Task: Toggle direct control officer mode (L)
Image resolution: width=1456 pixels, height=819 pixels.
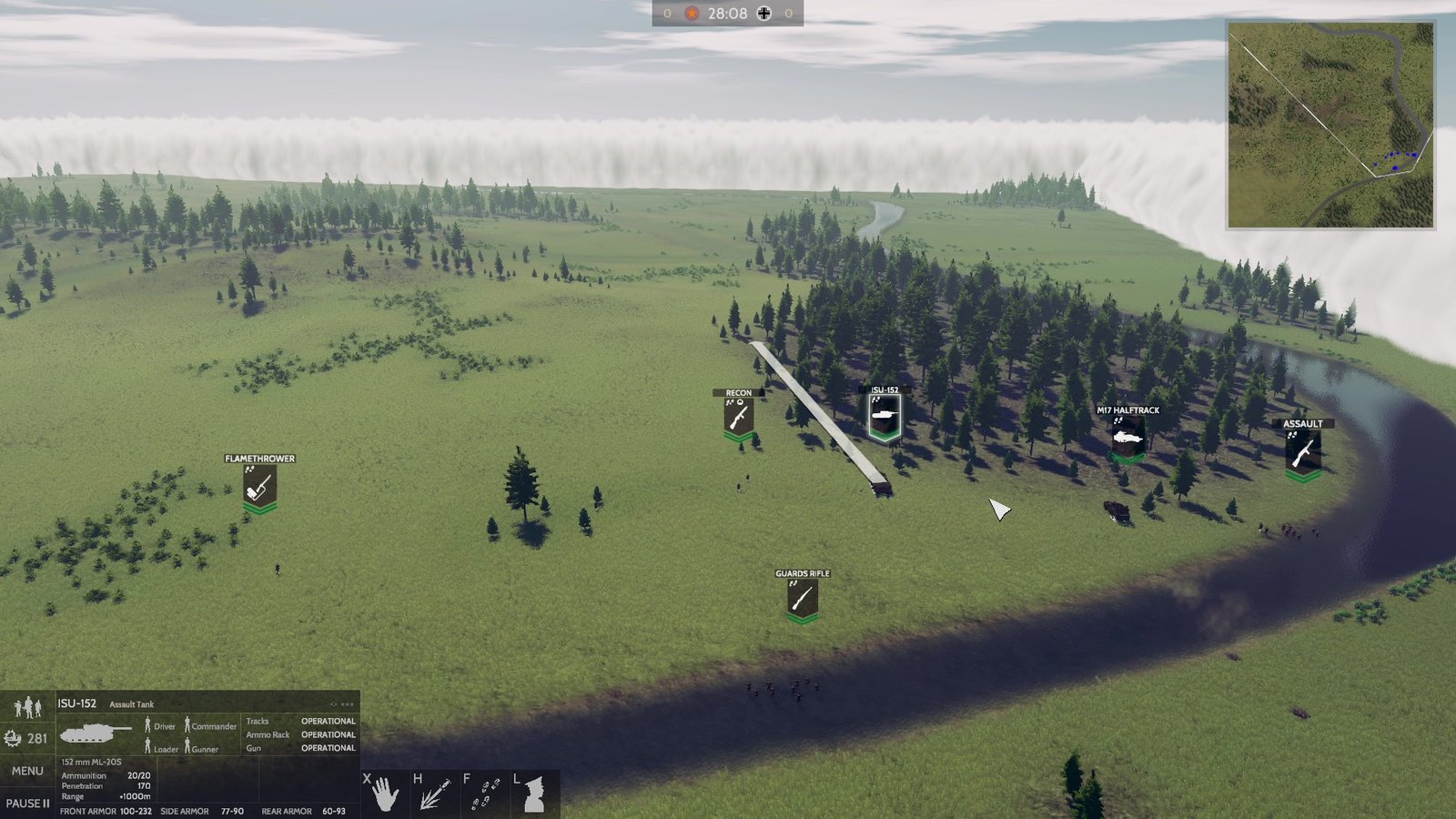Action: (x=533, y=792)
